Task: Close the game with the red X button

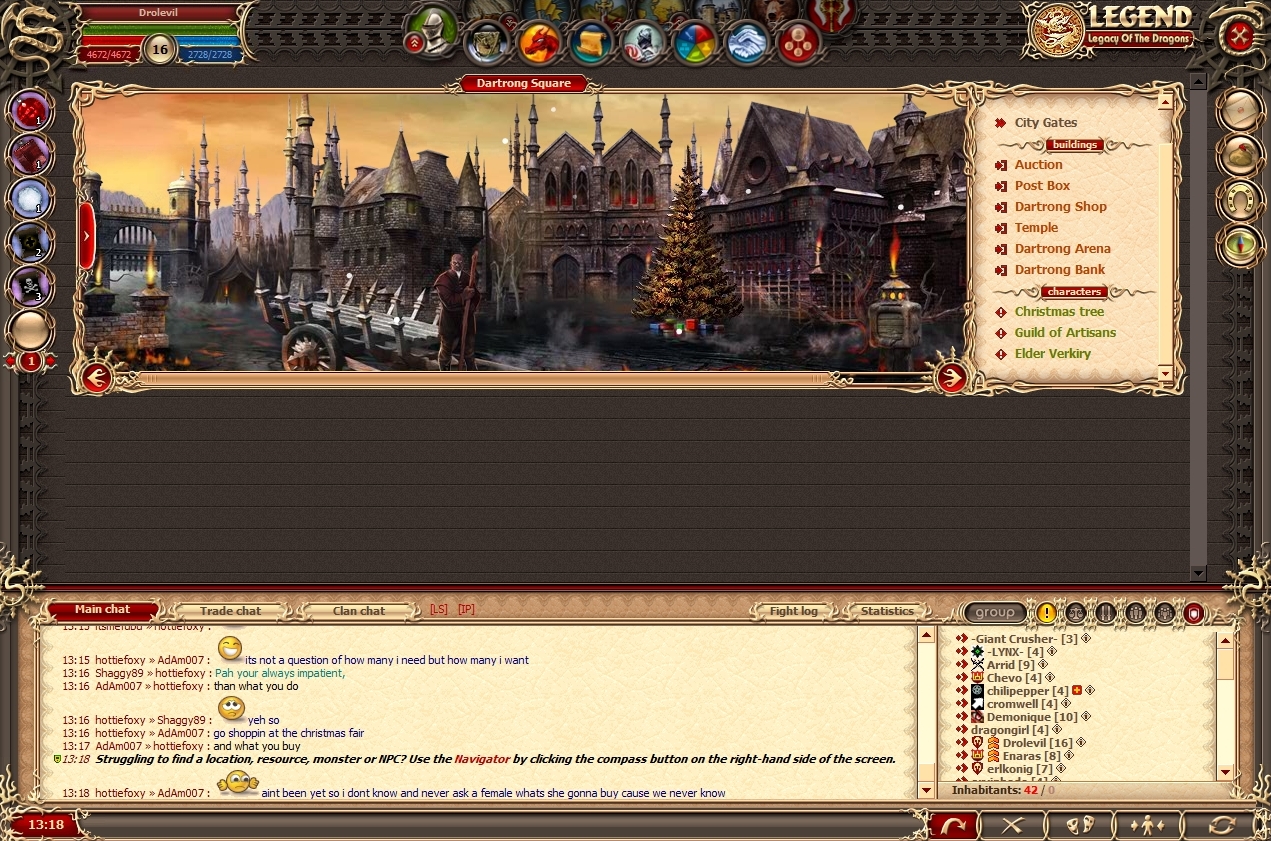Action: [1239, 37]
